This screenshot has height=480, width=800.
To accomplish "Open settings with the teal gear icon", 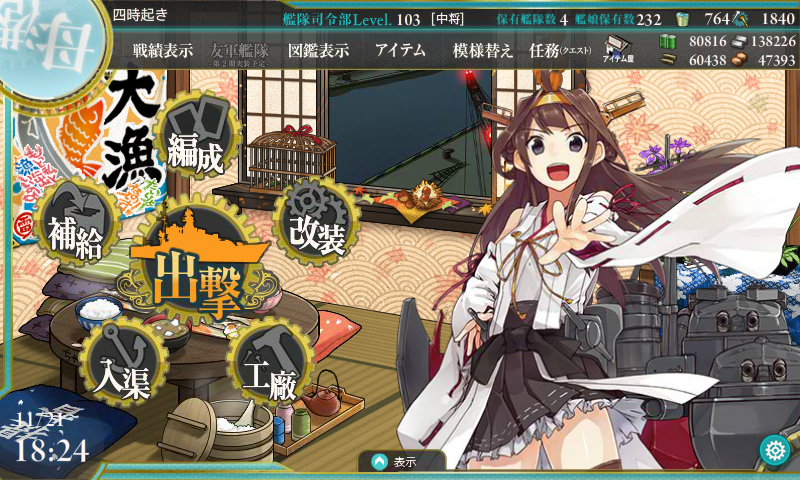I will click(x=775, y=451).
